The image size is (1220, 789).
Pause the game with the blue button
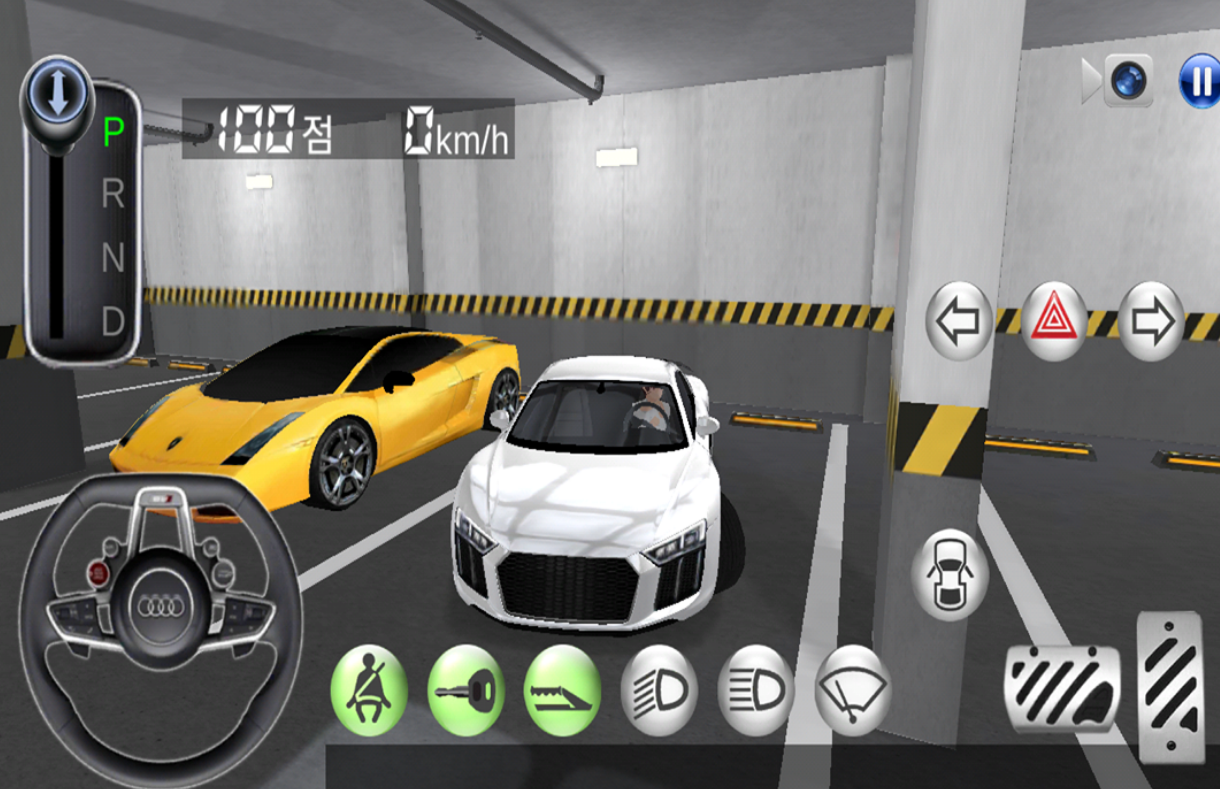[x=1198, y=81]
